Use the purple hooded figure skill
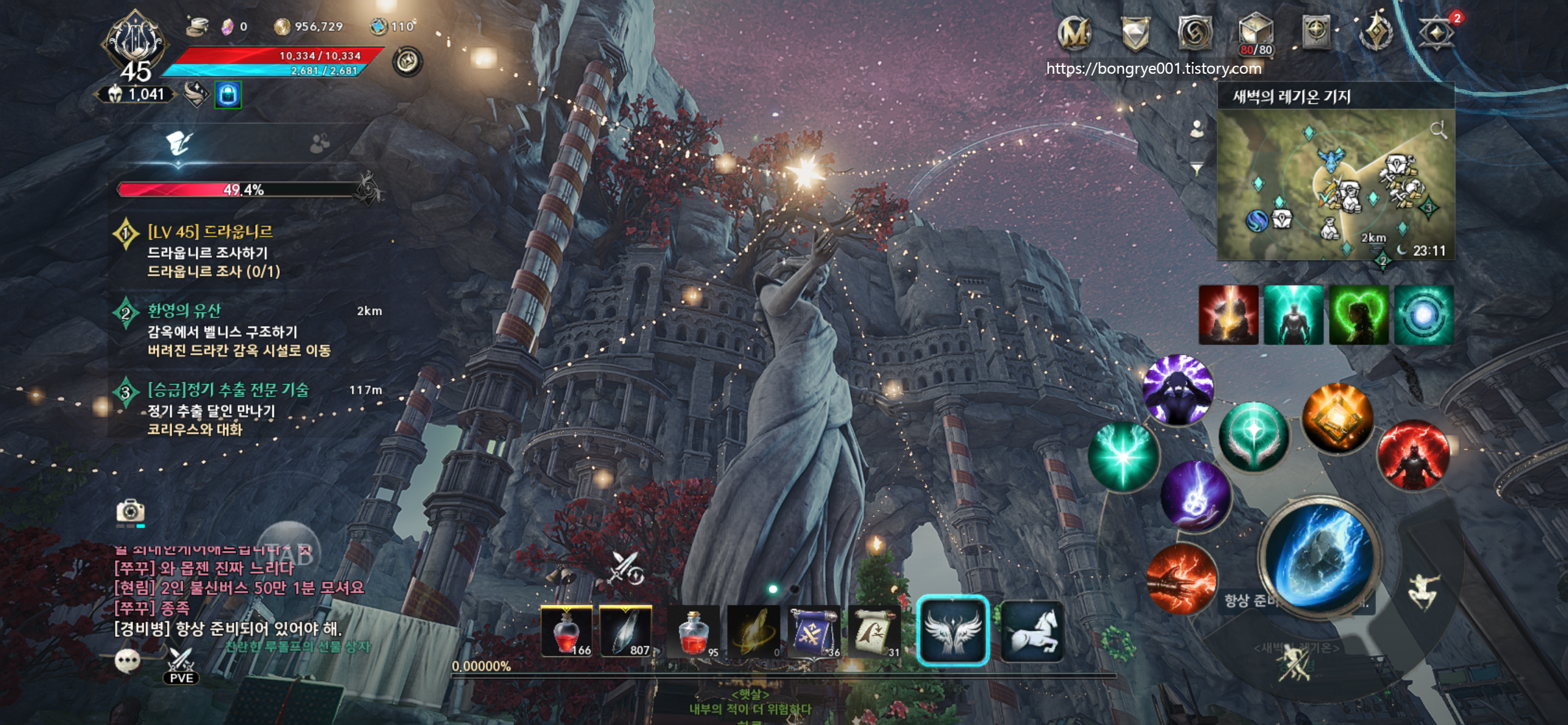The width and height of the screenshot is (1568, 725). [x=1178, y=389]
